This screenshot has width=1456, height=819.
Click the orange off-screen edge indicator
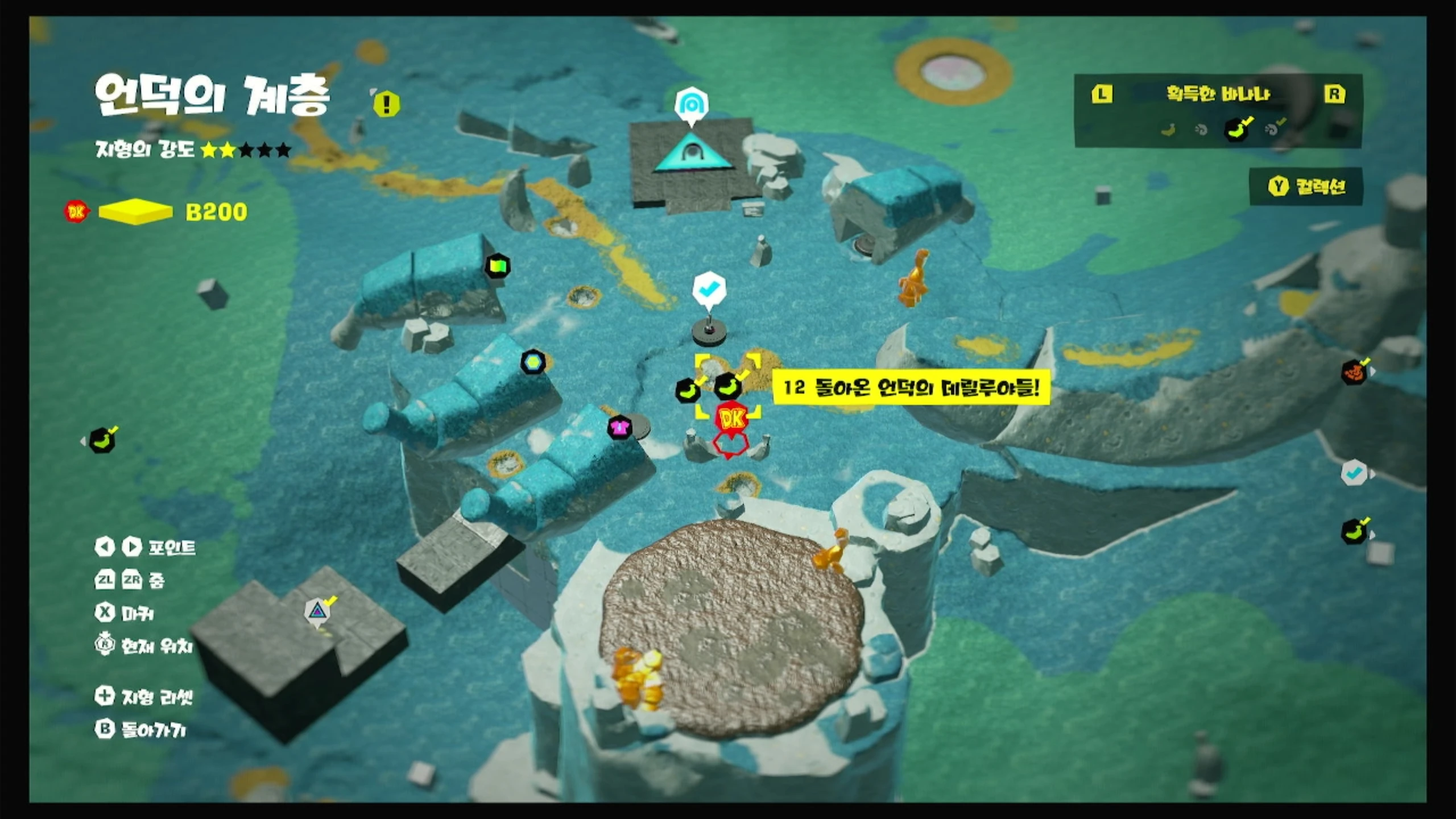pos(1355,373)
